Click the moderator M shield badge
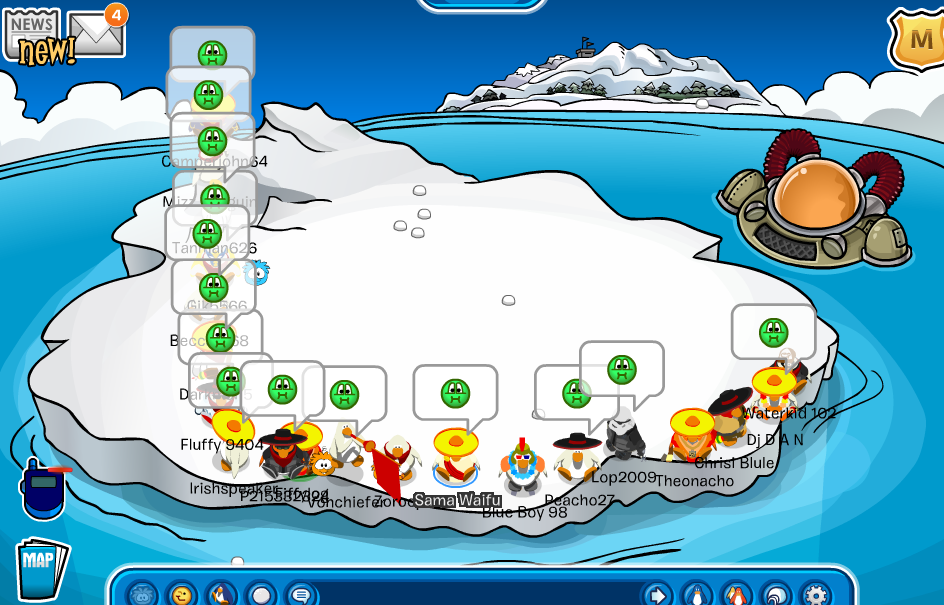 click(x=919, y=40)
